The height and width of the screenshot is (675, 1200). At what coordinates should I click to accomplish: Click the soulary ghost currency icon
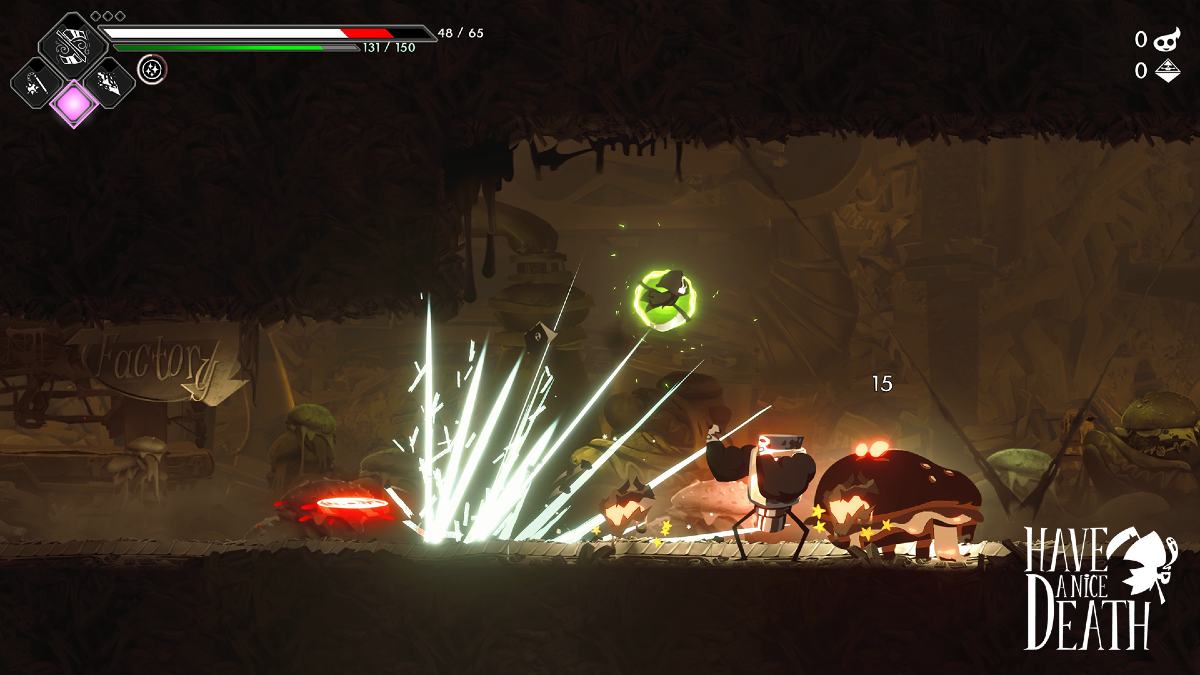tap(1166, 40)
